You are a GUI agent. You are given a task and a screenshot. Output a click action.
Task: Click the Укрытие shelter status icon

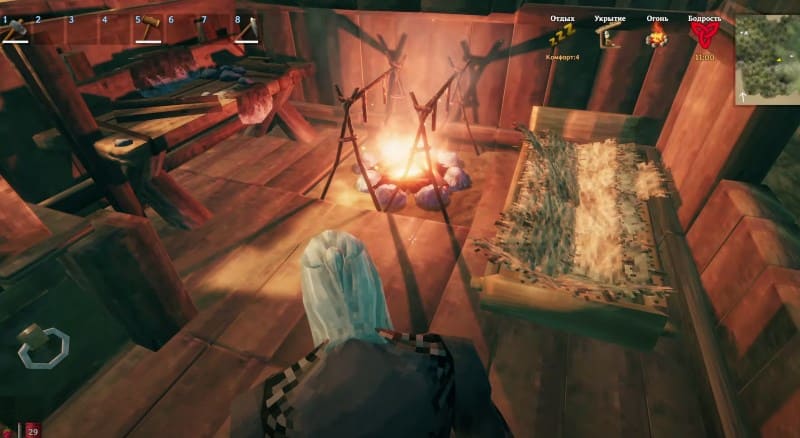[x=608, y=37]
